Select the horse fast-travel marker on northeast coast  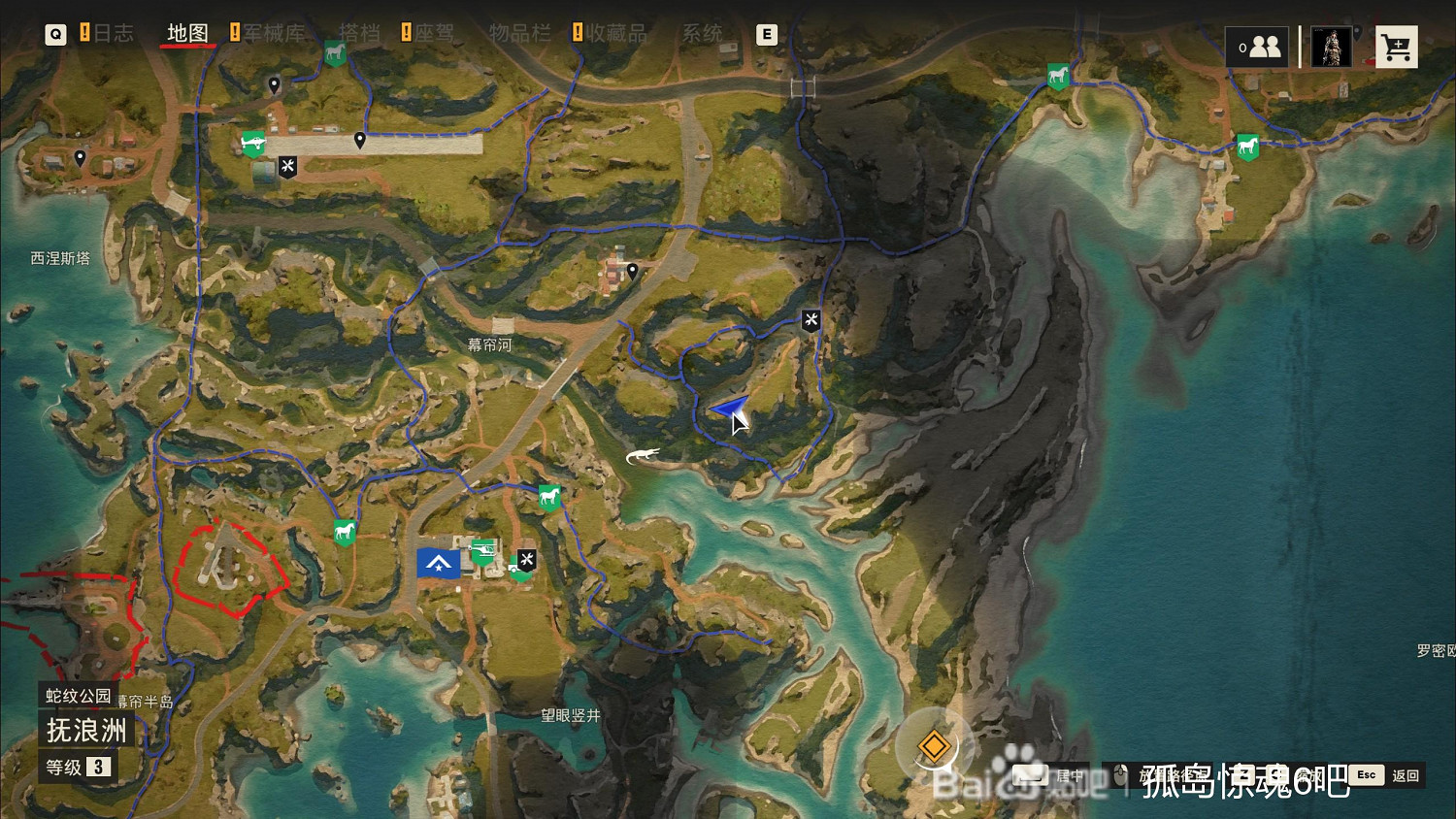pos(1248,147)
